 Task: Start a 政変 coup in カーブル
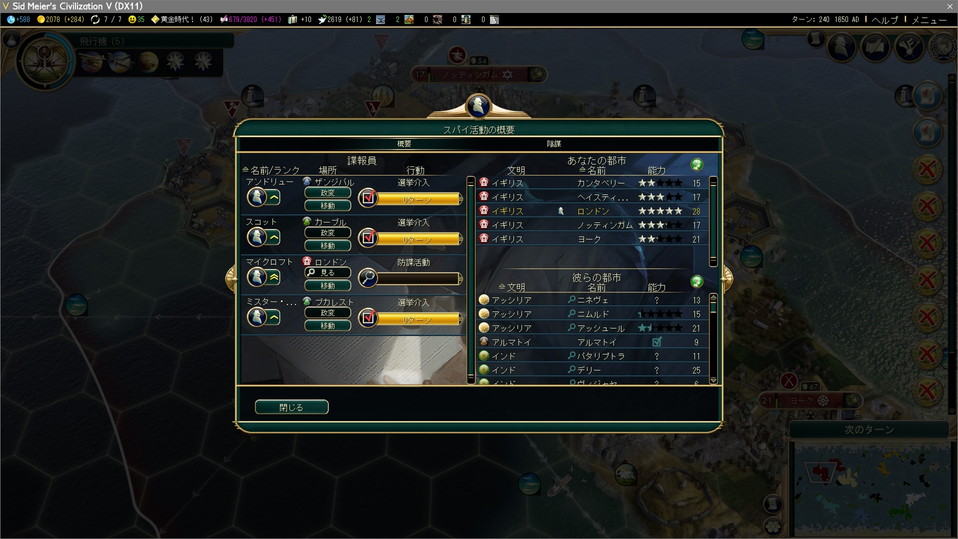(328, 233)
